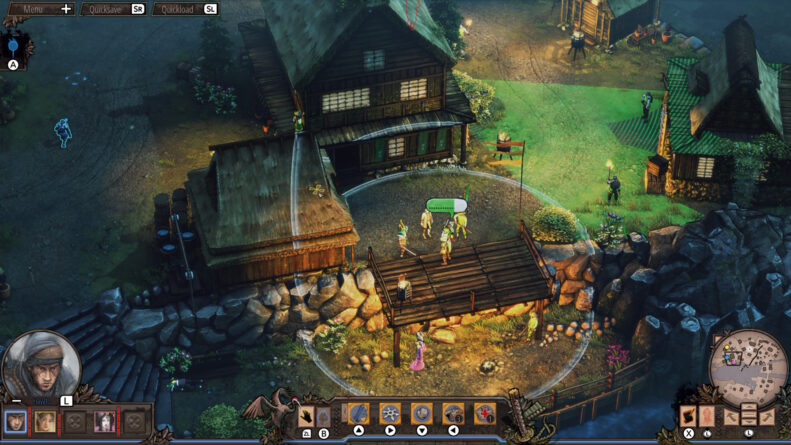Select the shuriken throw ability

click(x=390, y=413)
